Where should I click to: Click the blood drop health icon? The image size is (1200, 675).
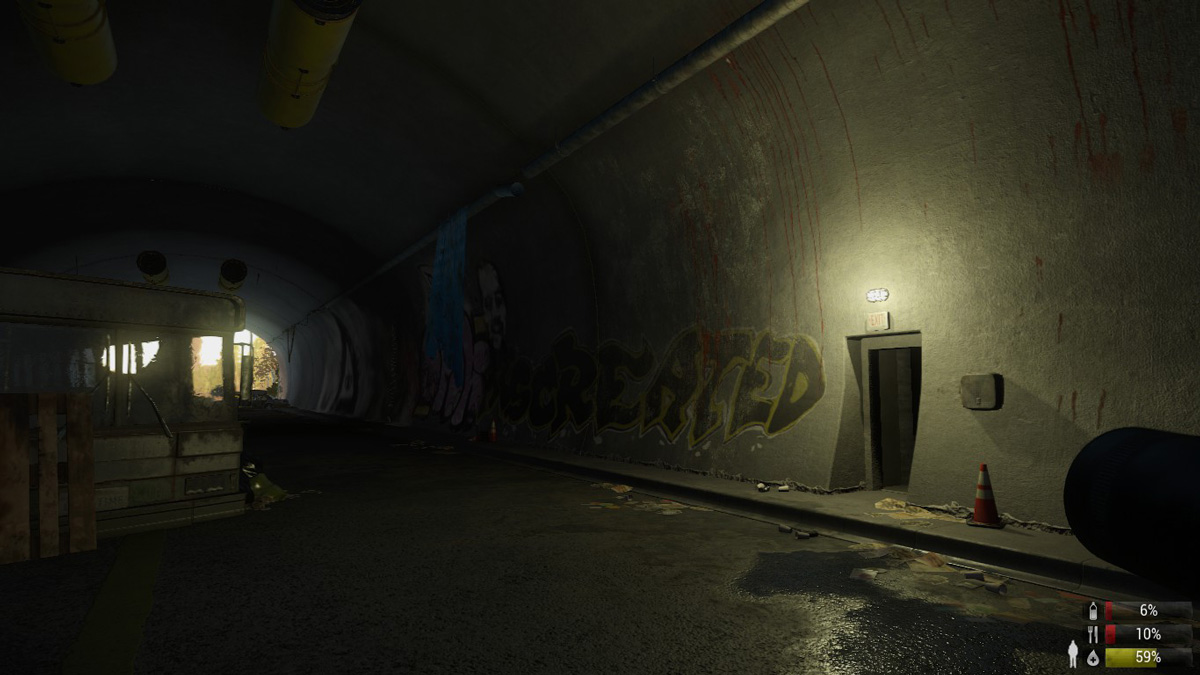(1092, 657)
